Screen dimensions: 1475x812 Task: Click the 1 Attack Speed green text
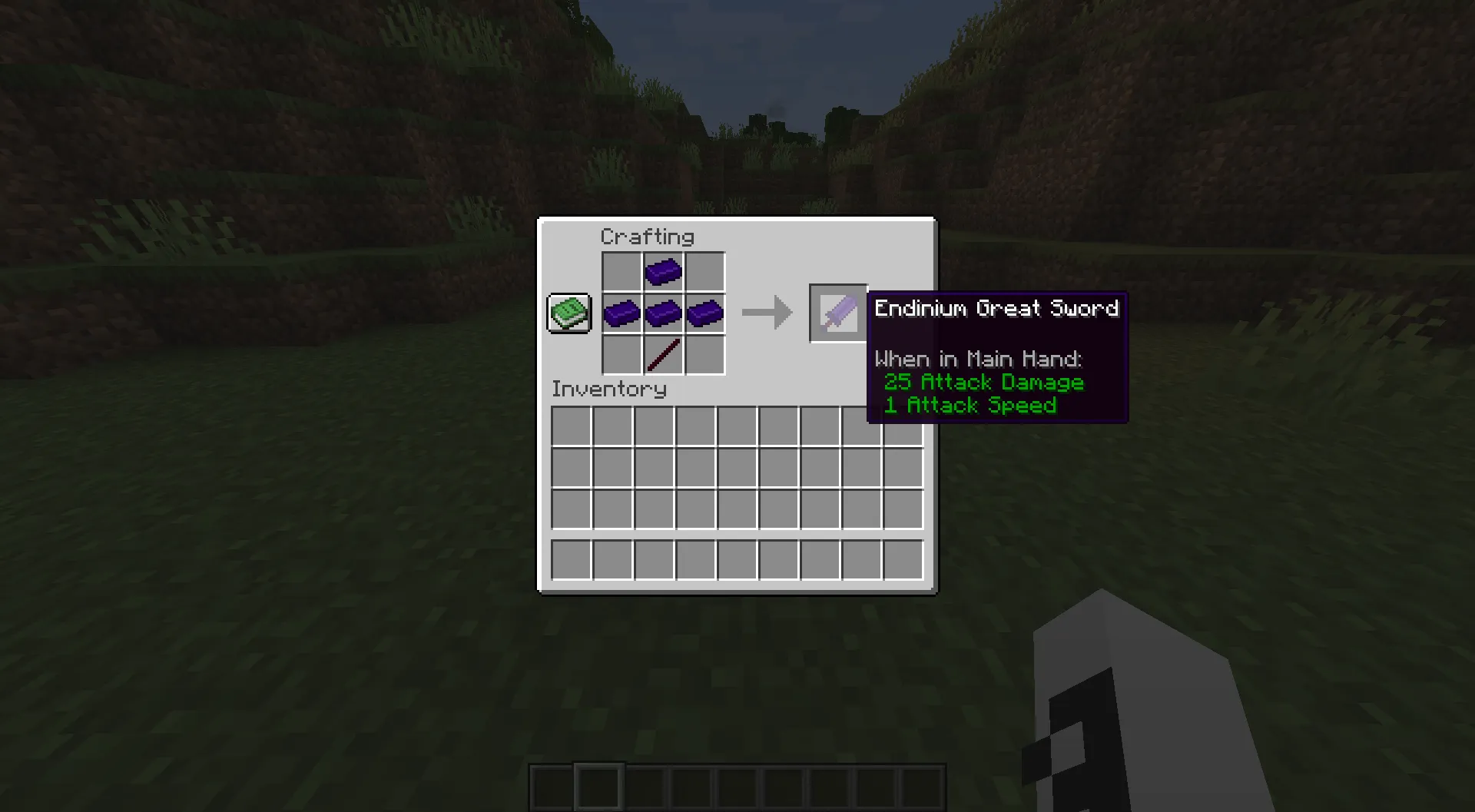point(970,406)
